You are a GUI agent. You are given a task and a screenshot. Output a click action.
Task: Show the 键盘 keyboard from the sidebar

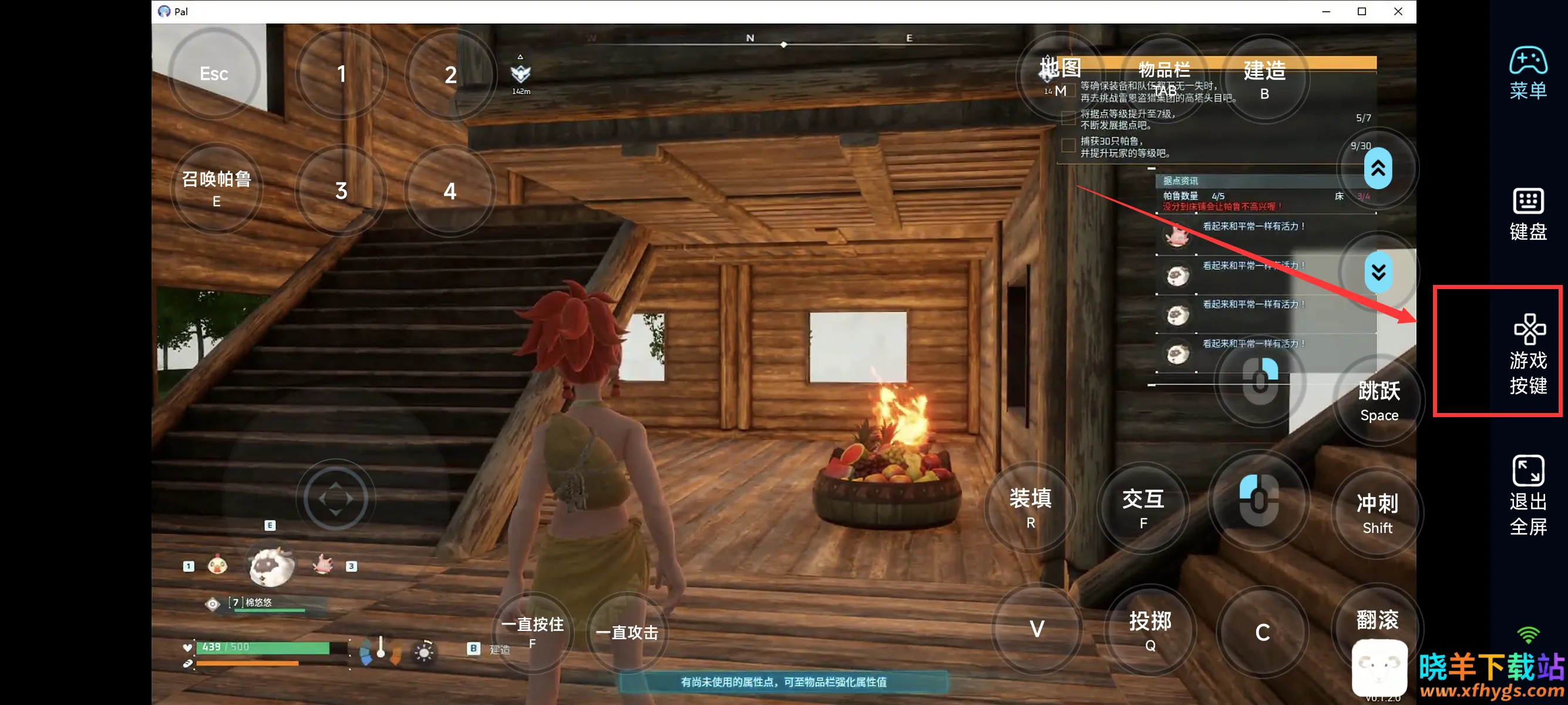[x=1528, y=214]
